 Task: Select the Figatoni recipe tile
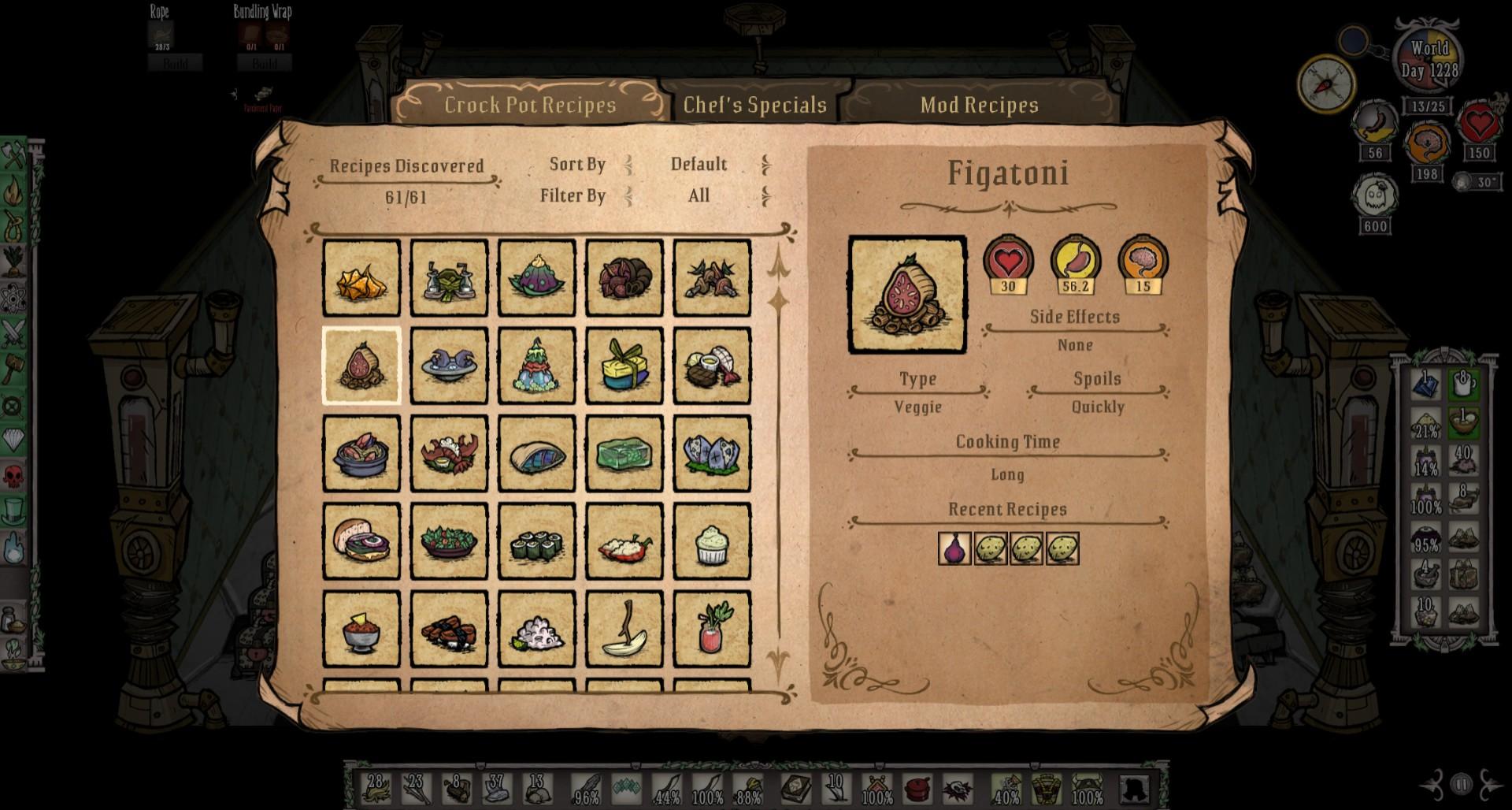[361, 366]
